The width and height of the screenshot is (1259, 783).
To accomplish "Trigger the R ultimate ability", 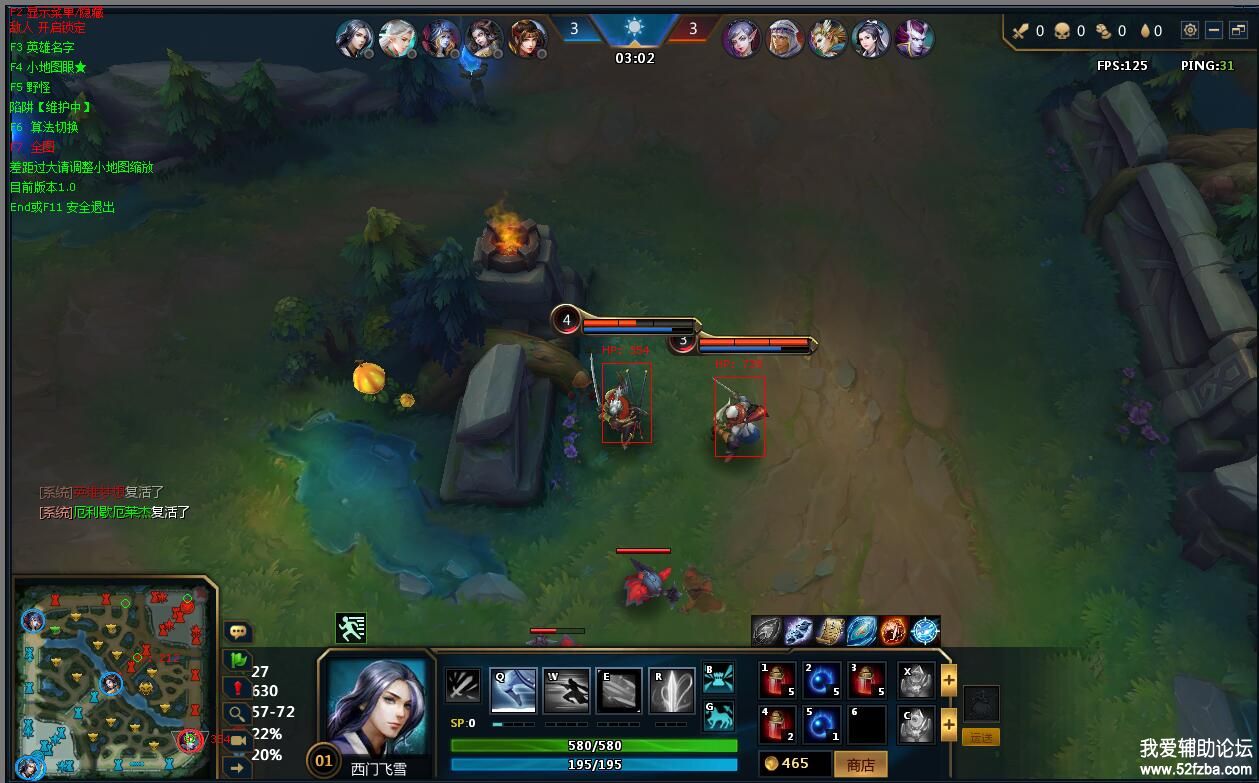I will tap(672, 691).
